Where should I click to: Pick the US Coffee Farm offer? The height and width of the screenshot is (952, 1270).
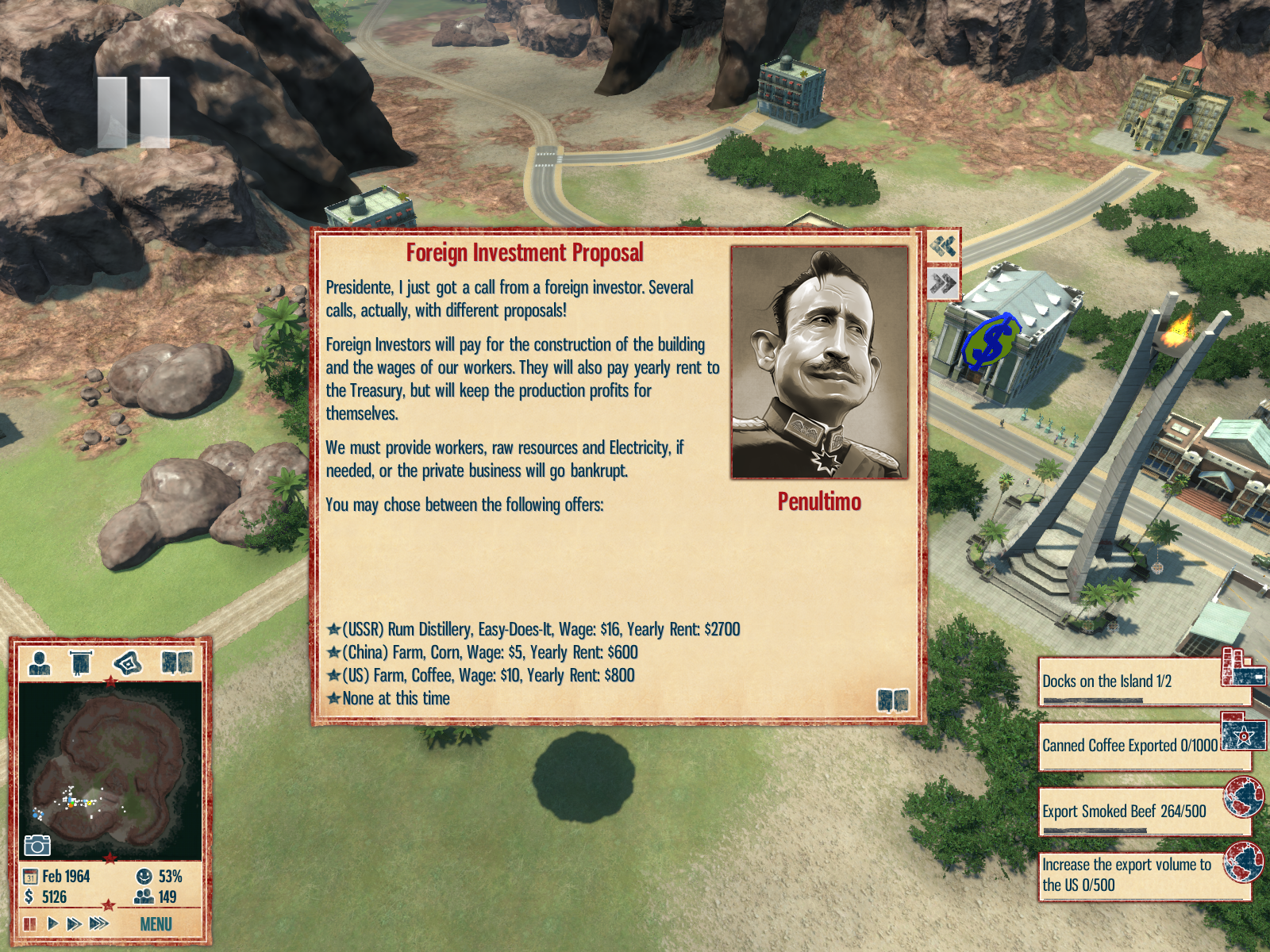(x=487, y=676)
